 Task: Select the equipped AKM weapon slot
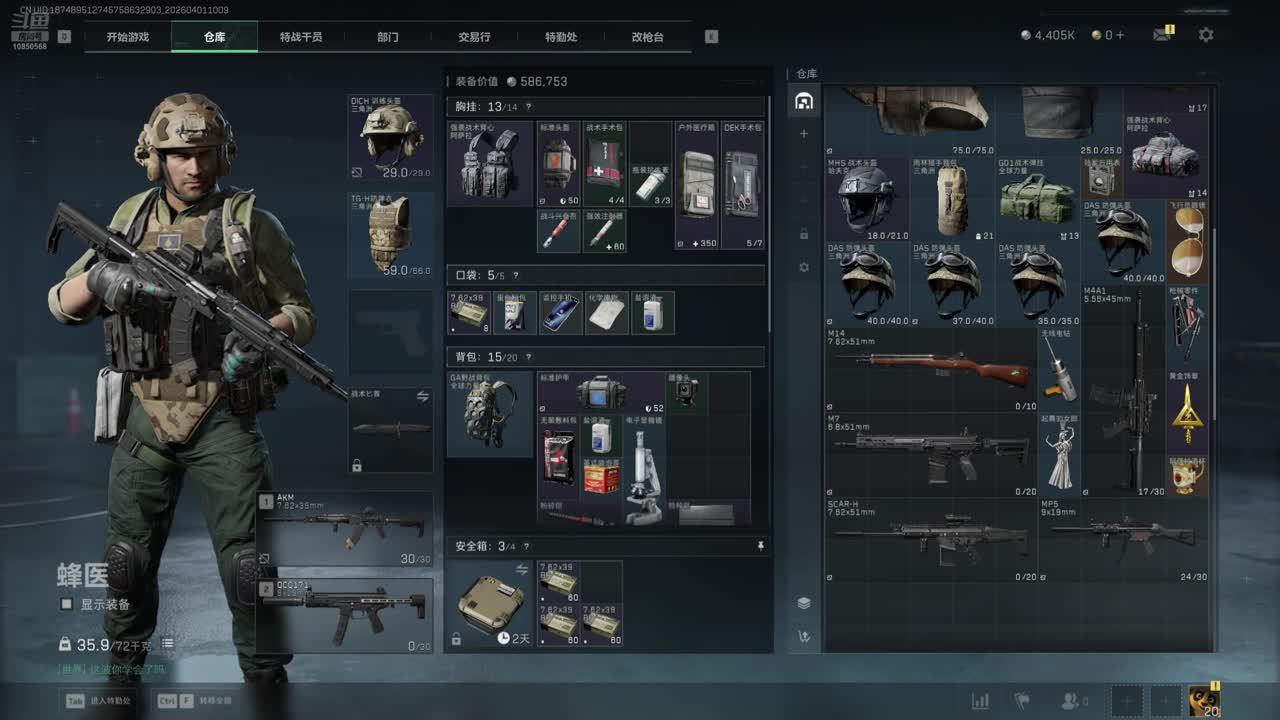pyautogui.click(x=346, y=528)
